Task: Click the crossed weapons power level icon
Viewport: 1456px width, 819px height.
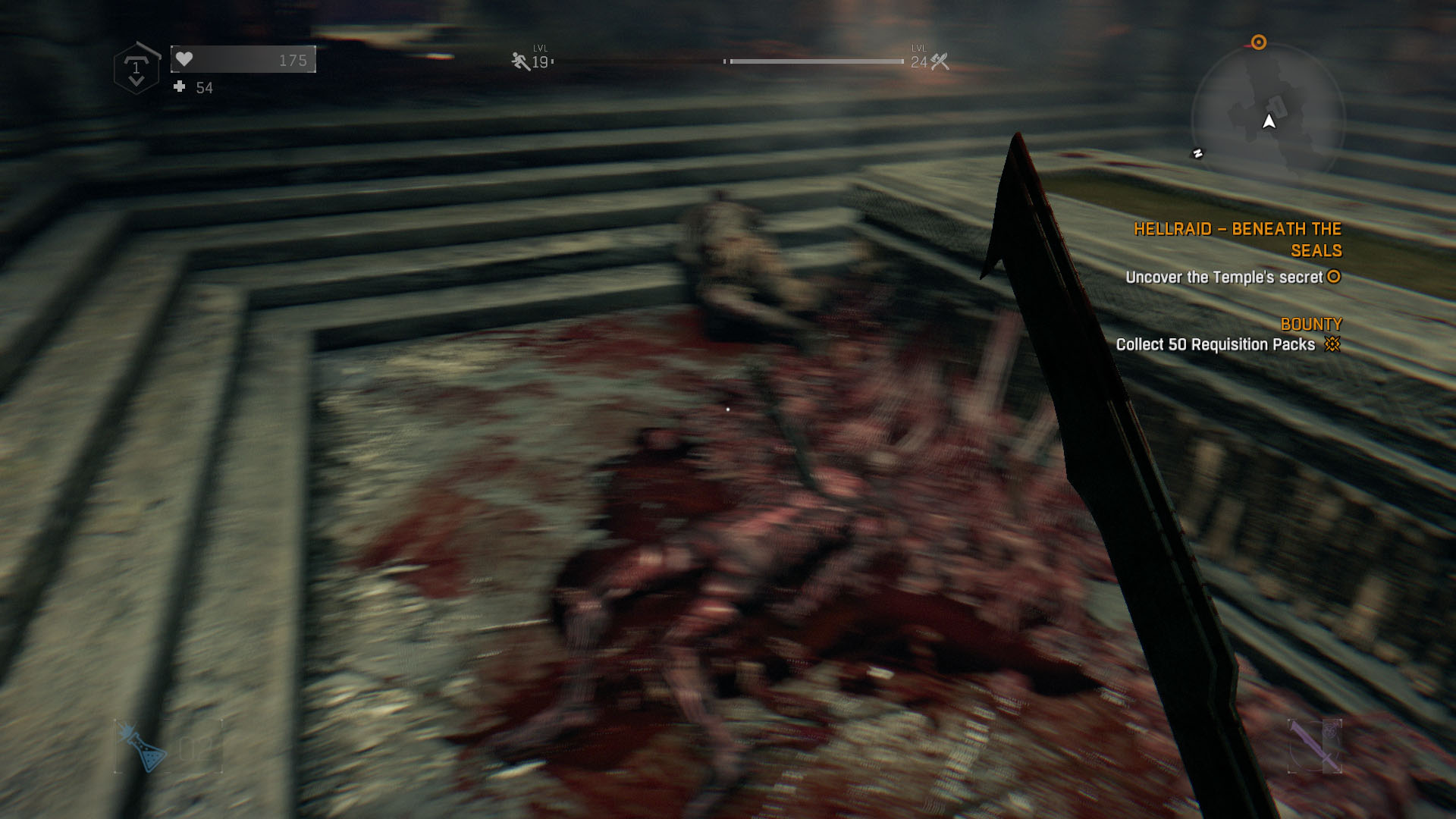Action: point(940,61)
